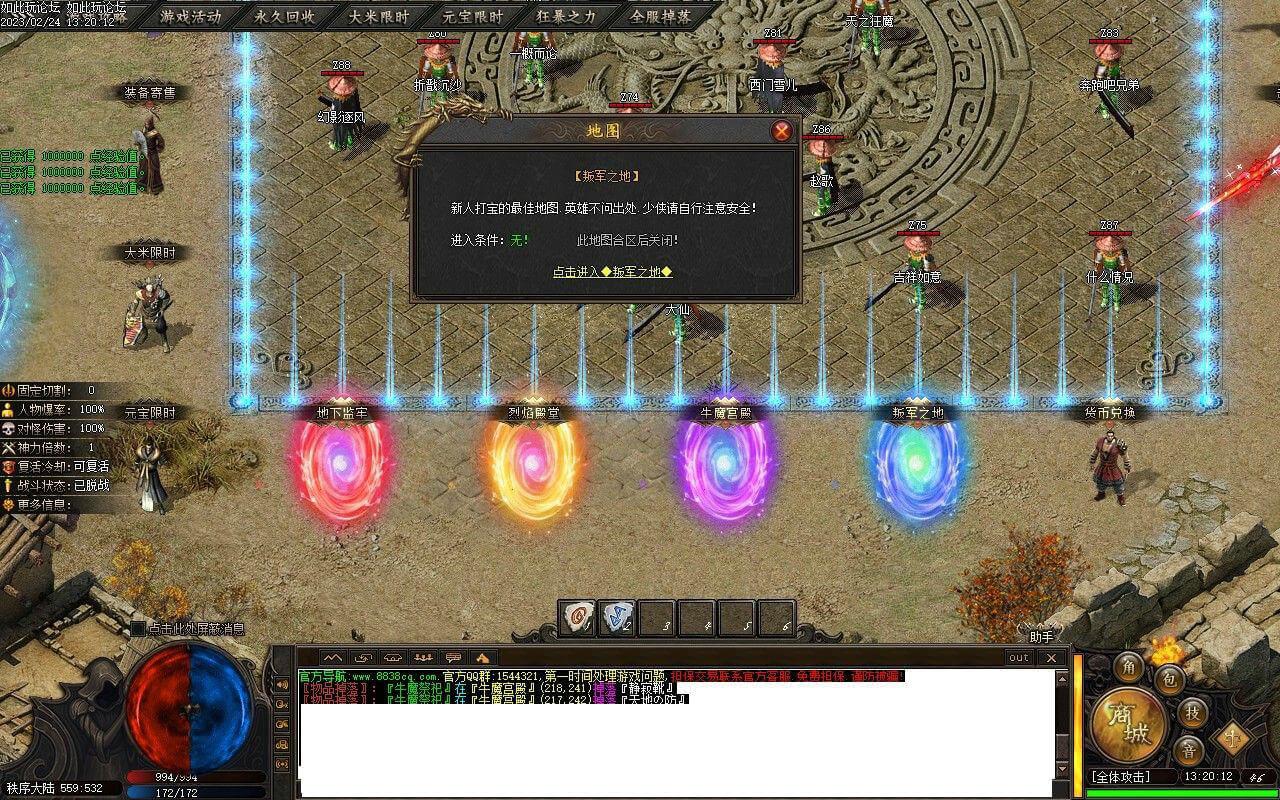Select the 大米限时 top menu entry
The height and width of the screenshot is (800, 1280).
click(x=378, y=16)
